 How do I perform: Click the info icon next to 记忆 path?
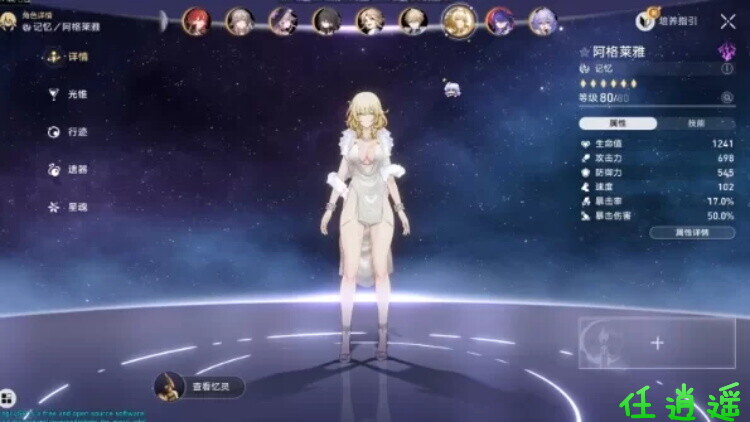(727, 69)
